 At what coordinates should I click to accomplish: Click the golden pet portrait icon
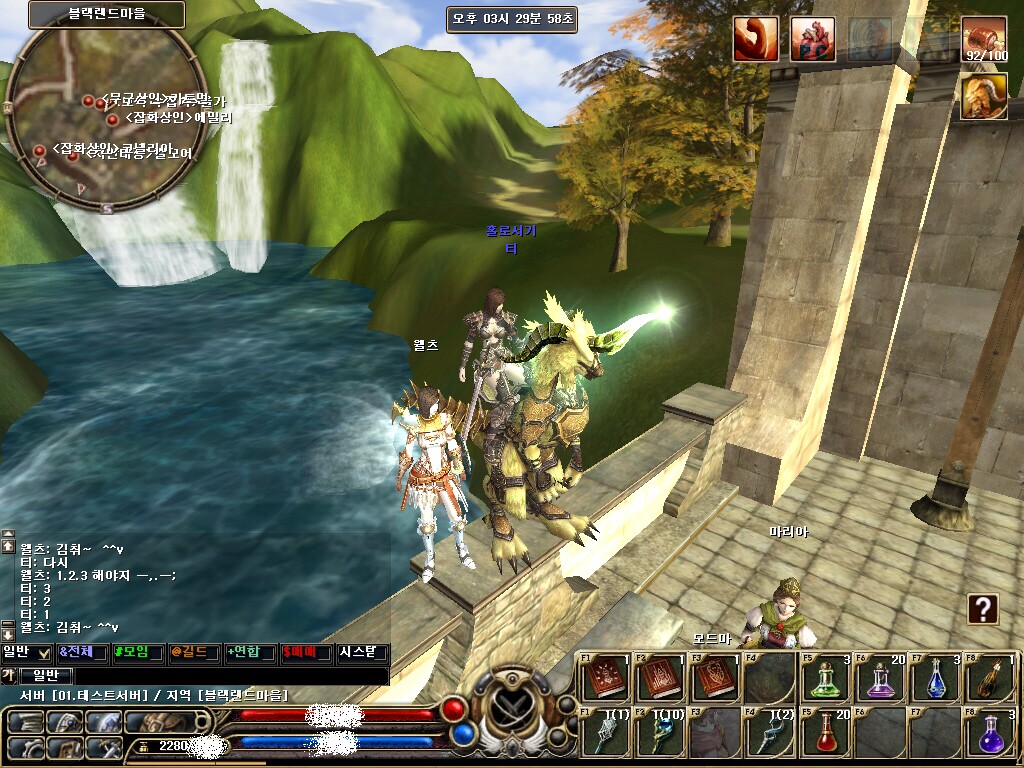[x=984, y=96]
